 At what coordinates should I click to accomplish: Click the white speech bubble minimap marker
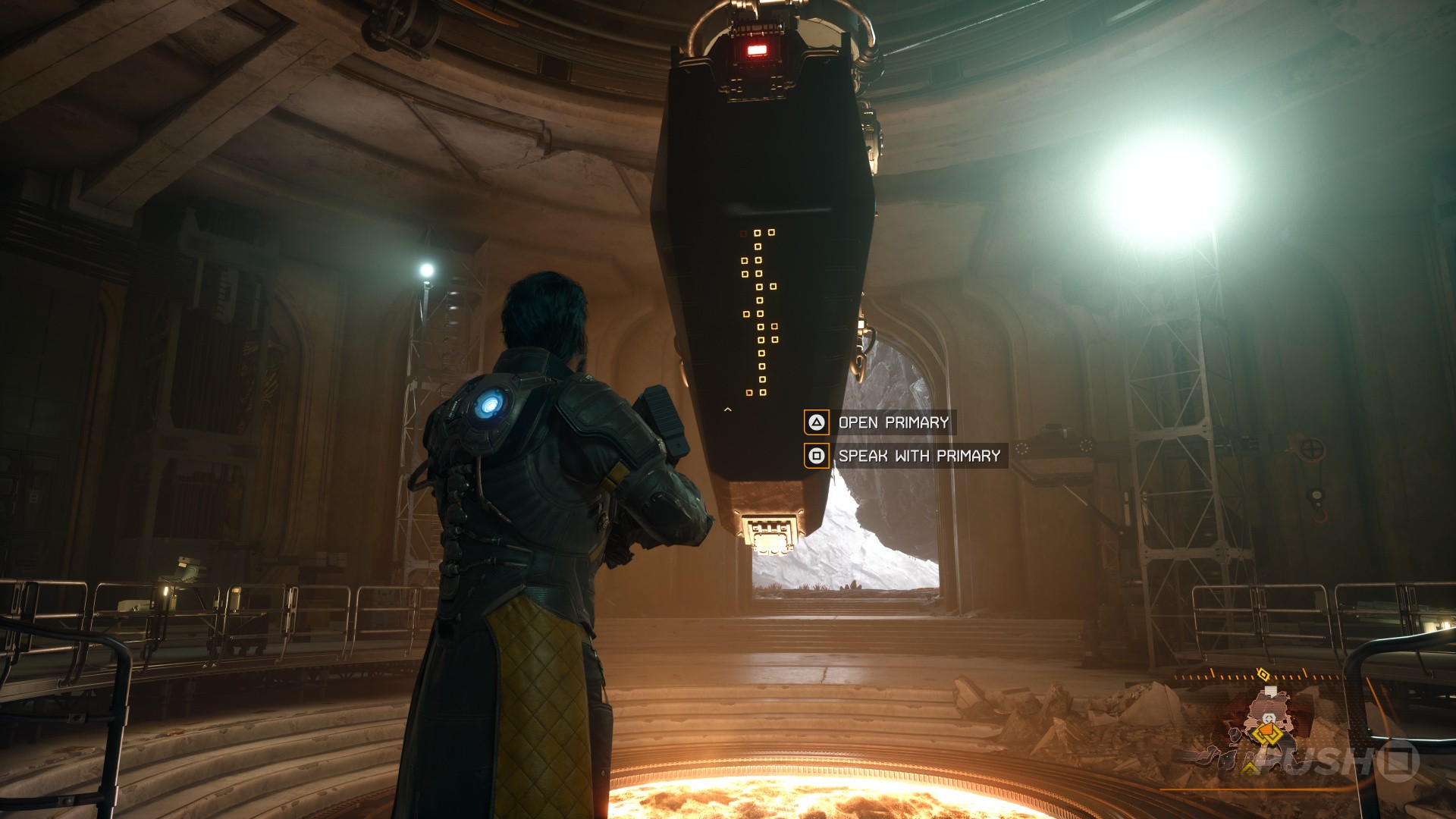1270,692
